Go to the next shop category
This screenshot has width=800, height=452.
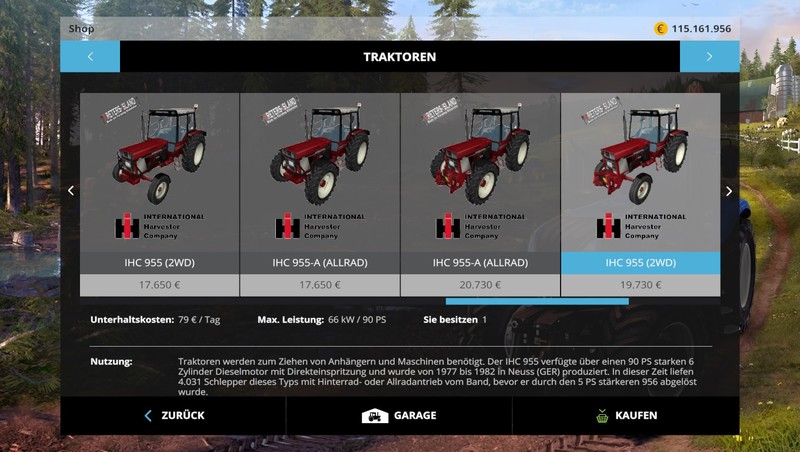(x=709, y=57)
